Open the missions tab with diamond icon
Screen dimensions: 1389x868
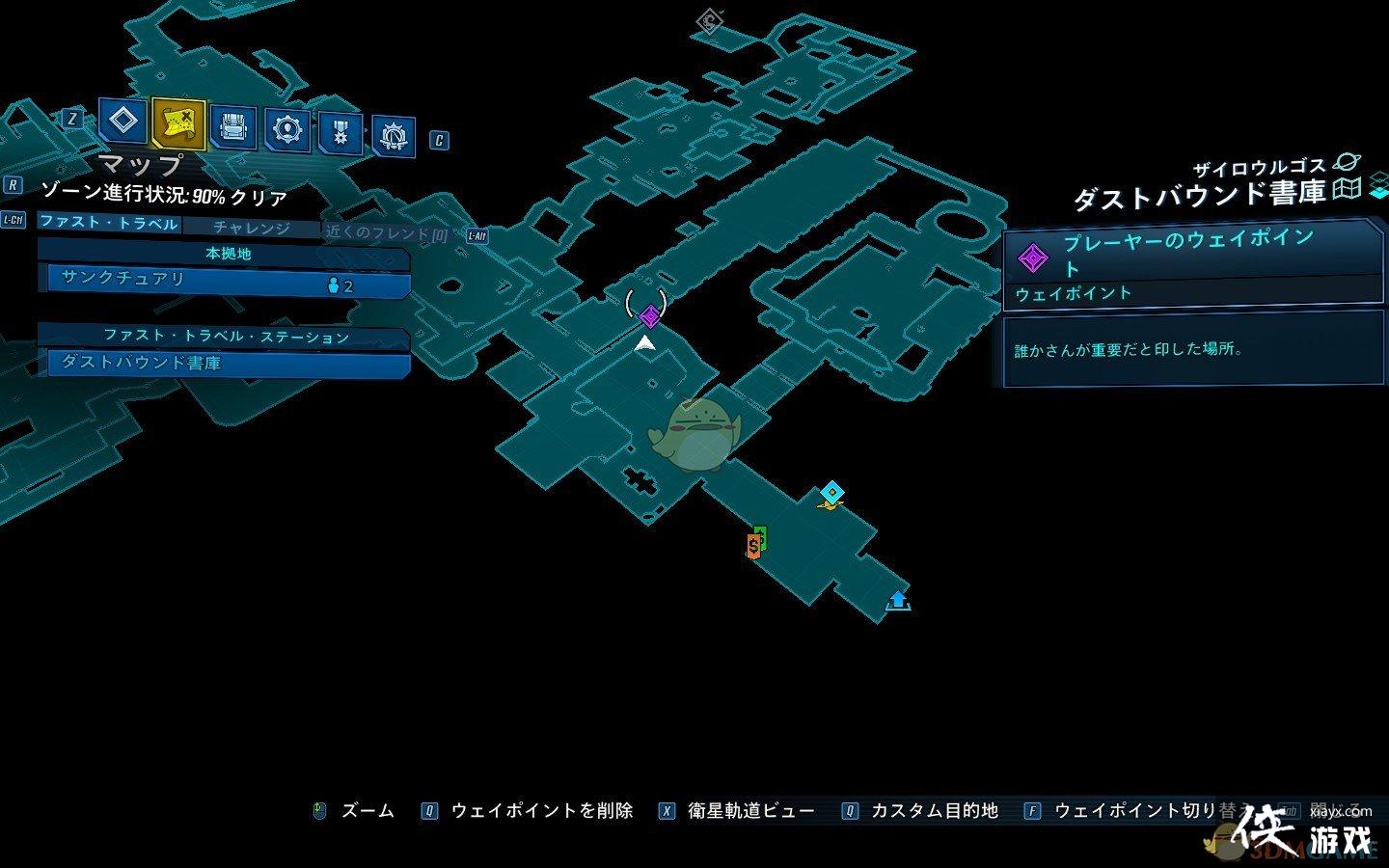(123, 122)
